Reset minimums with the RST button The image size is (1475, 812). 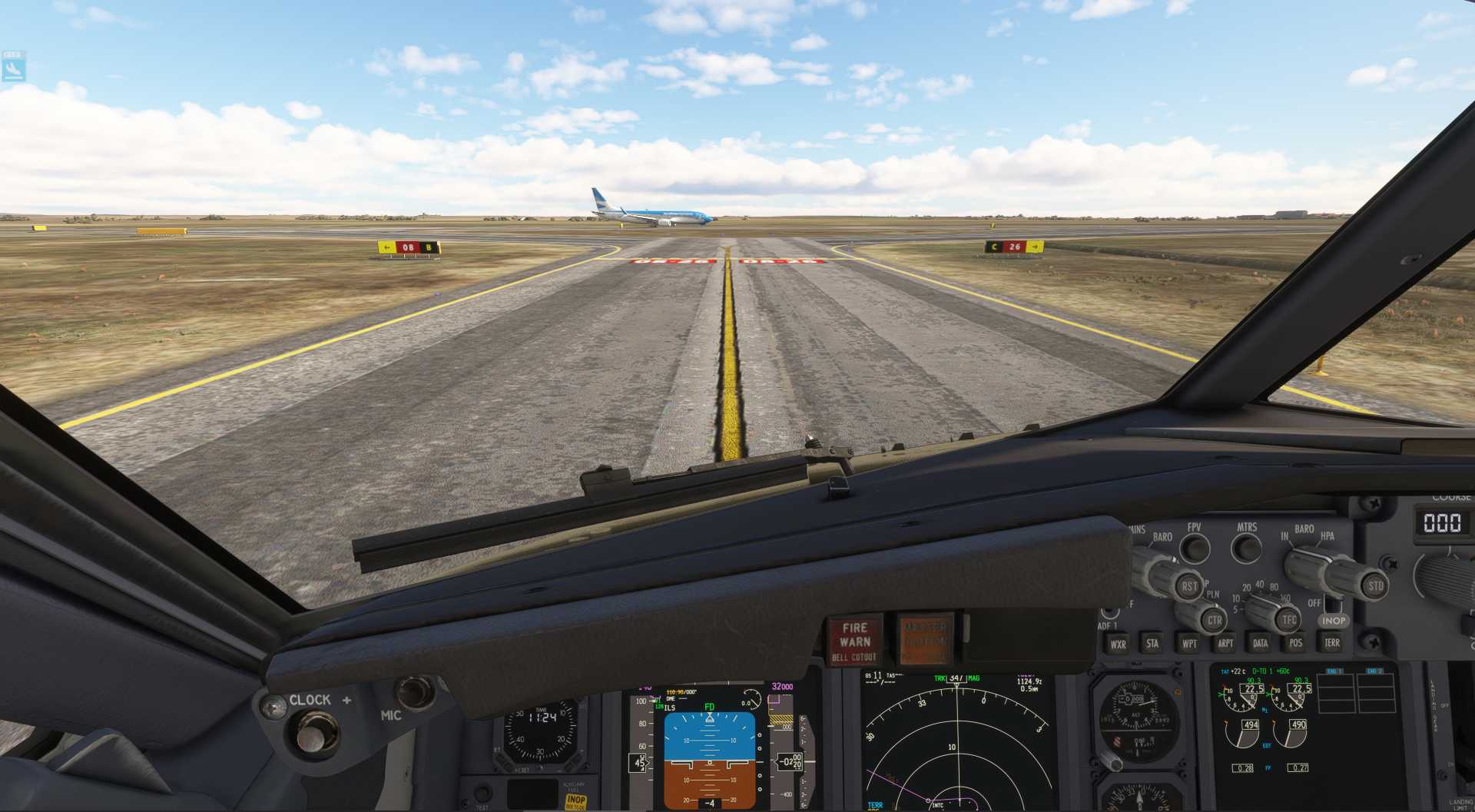click(1189, 586)
